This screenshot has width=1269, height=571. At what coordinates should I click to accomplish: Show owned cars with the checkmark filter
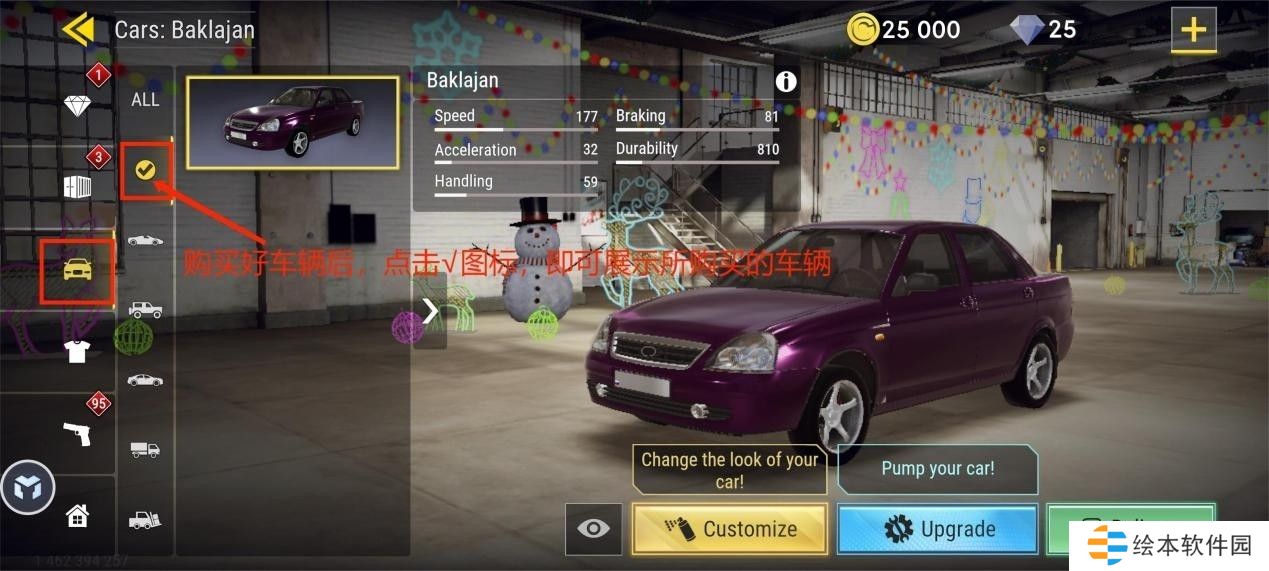pyautogui.click(x=146, y=170)
